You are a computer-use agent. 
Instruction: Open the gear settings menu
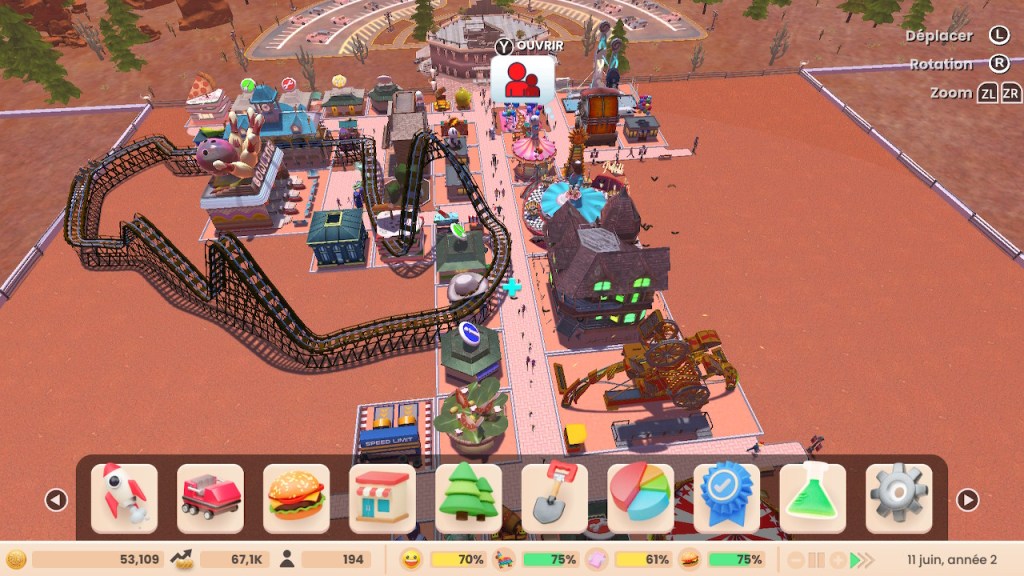898,497
